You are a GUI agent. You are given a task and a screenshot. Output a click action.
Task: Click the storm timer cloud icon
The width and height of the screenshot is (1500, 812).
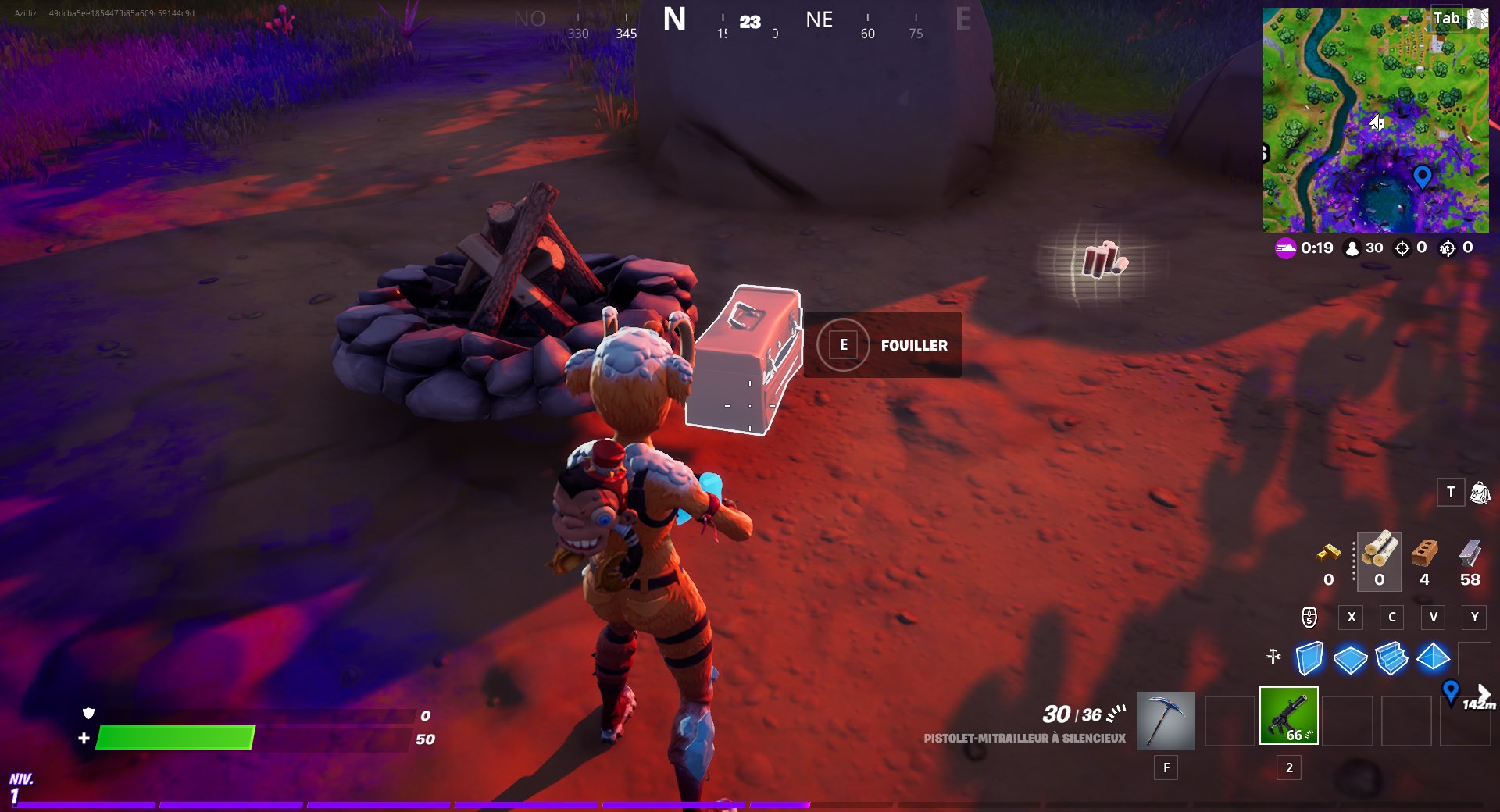click(1284, 248)
